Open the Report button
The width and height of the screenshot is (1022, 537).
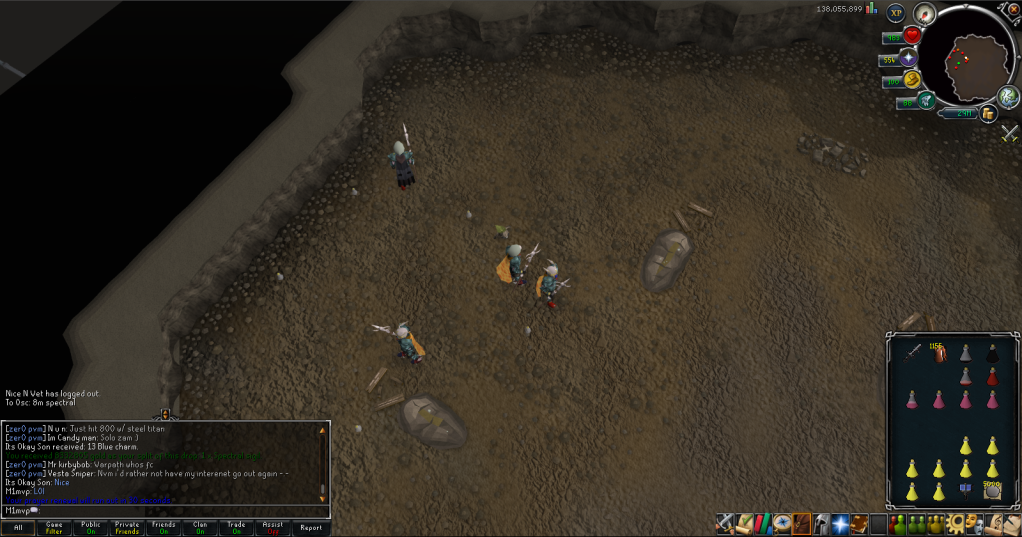(311, 527)
